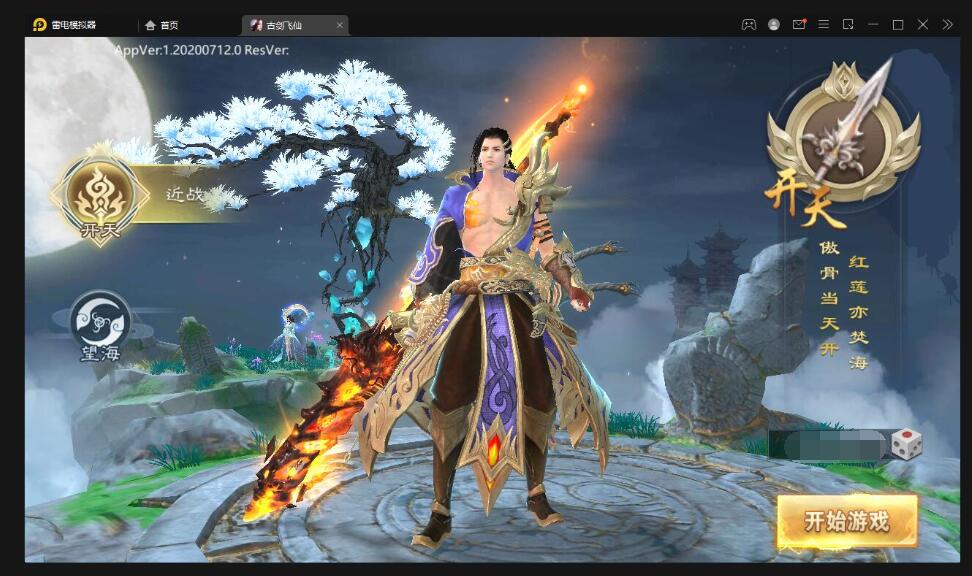Roll the dice for a random name
Viewport: 972px width, 576px height.
(906, 444)
